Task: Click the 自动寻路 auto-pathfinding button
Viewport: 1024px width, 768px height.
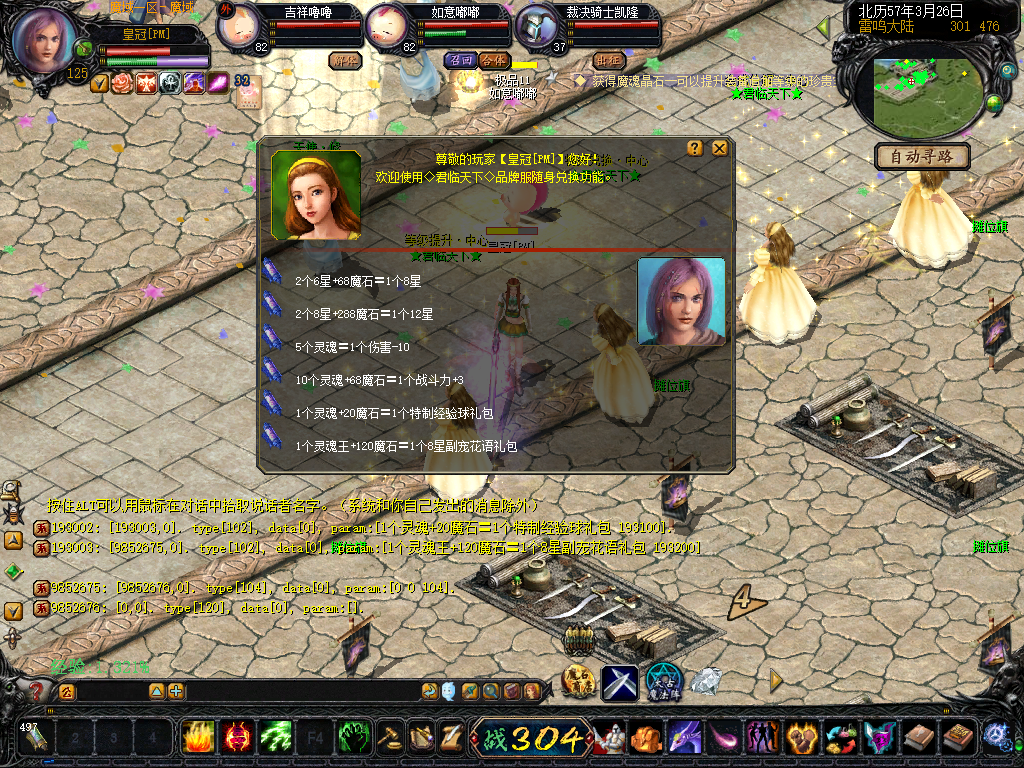Action: (922, 156)
